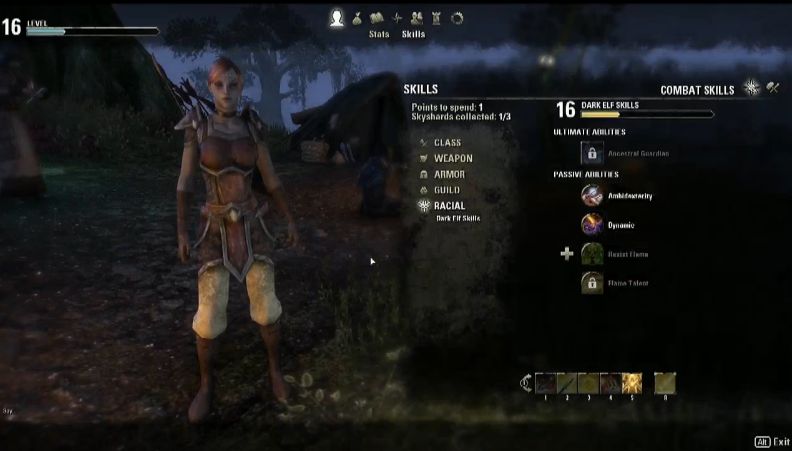Click the locked Ancestral Guardian ultimate icon

coord(592,153)
